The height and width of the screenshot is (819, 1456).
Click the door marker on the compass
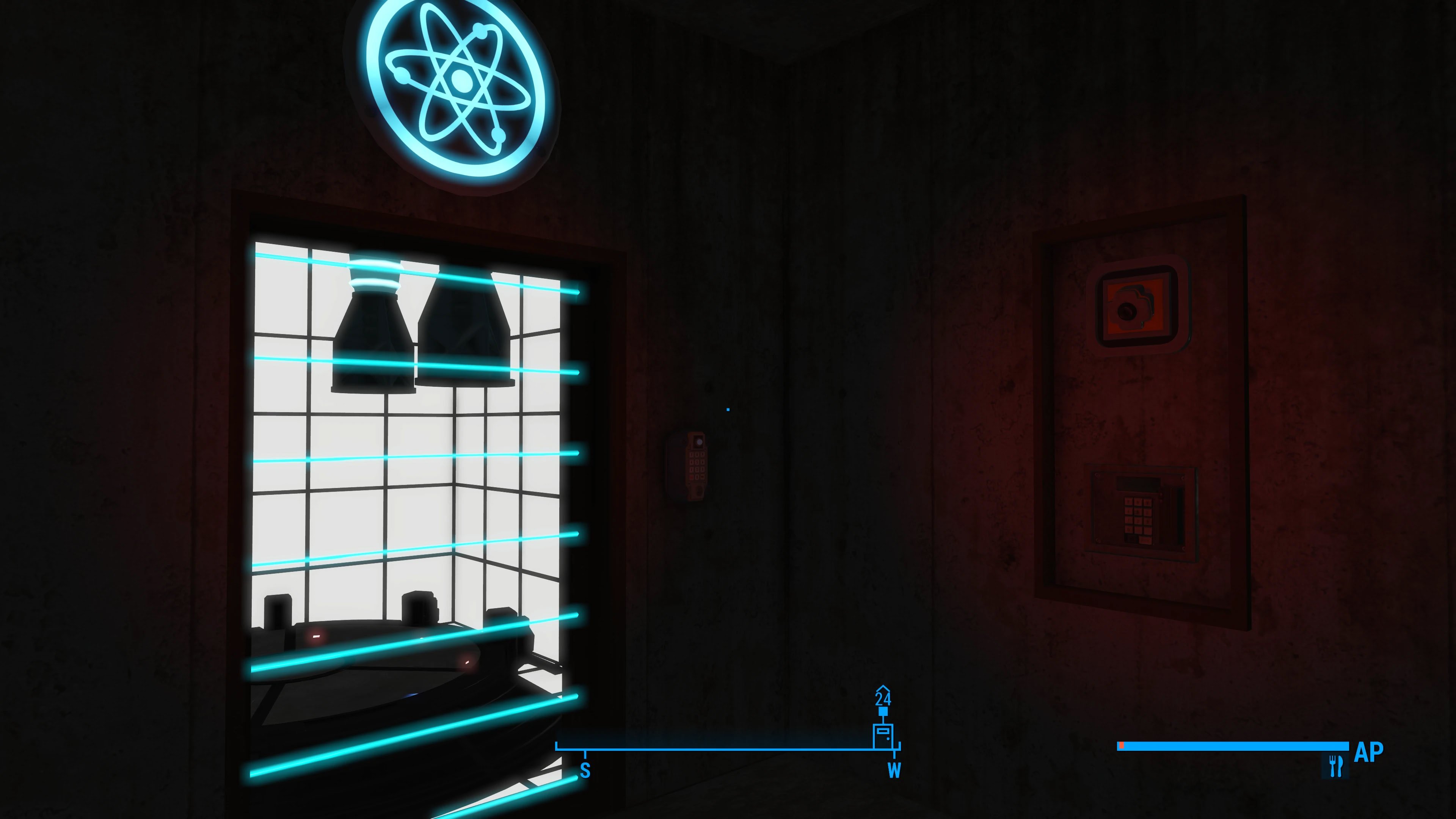tap(882, 735)
